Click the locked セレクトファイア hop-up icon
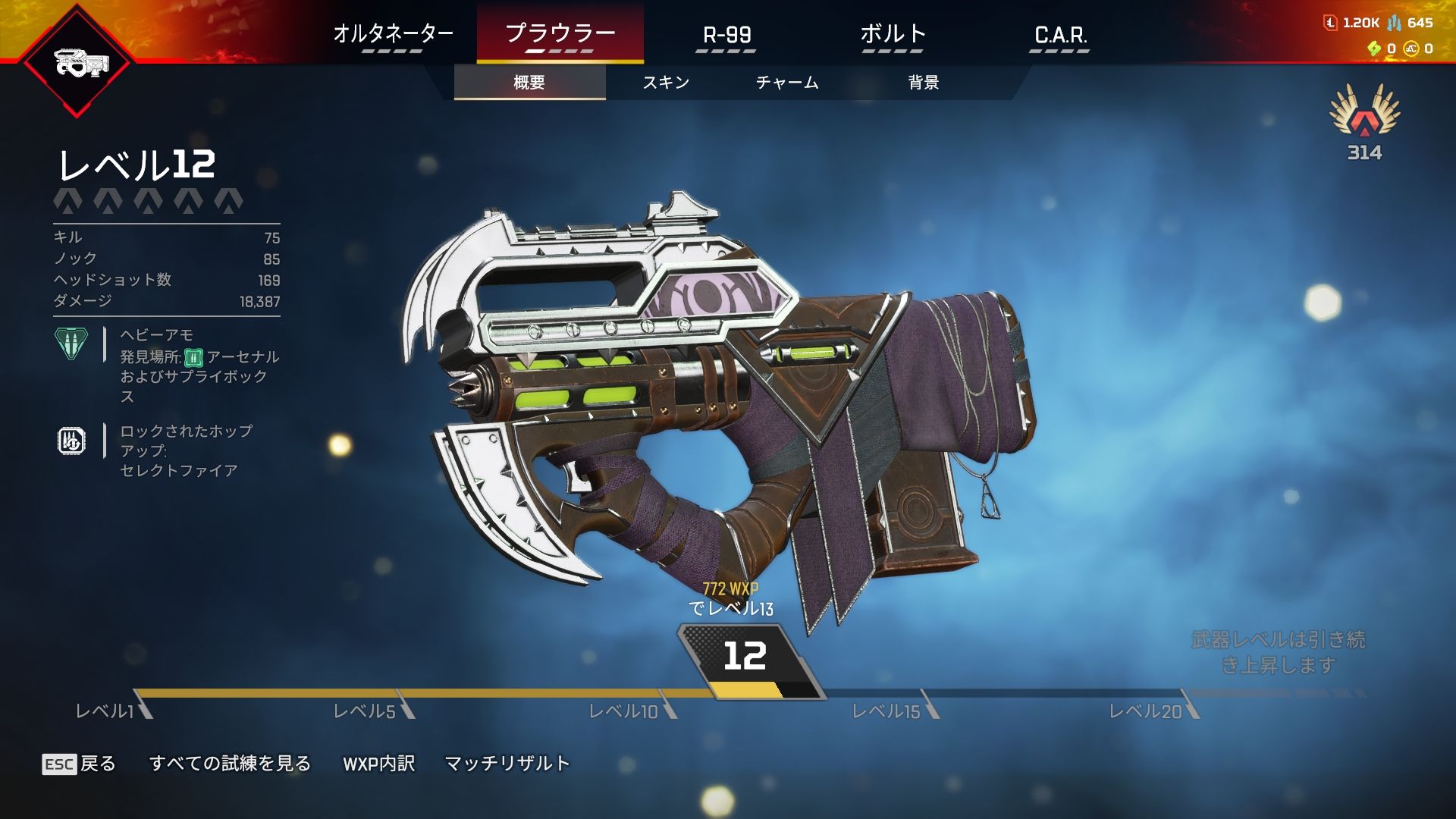 [x=71, y=441]
